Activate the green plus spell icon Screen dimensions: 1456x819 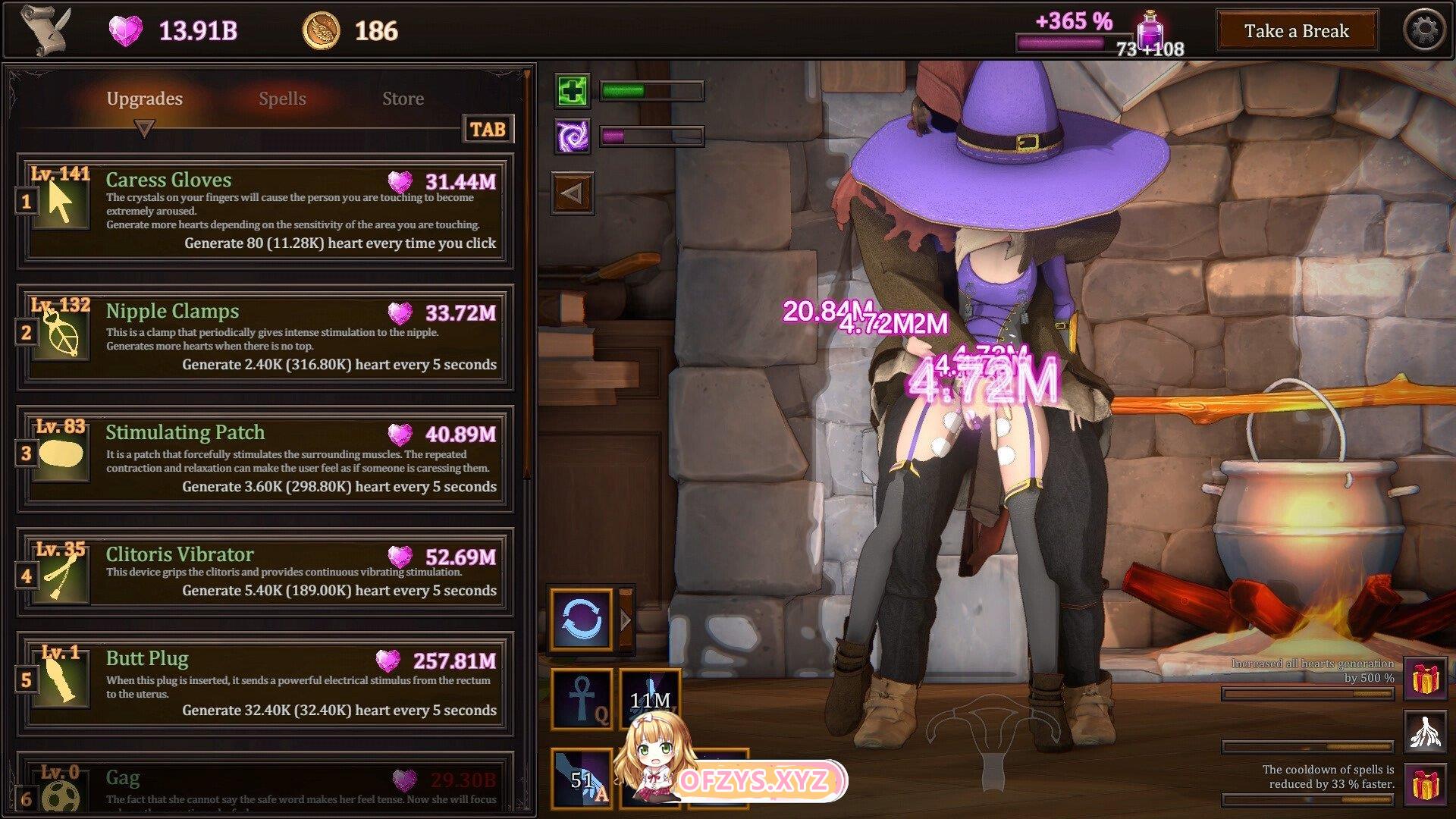coord(572,92)
